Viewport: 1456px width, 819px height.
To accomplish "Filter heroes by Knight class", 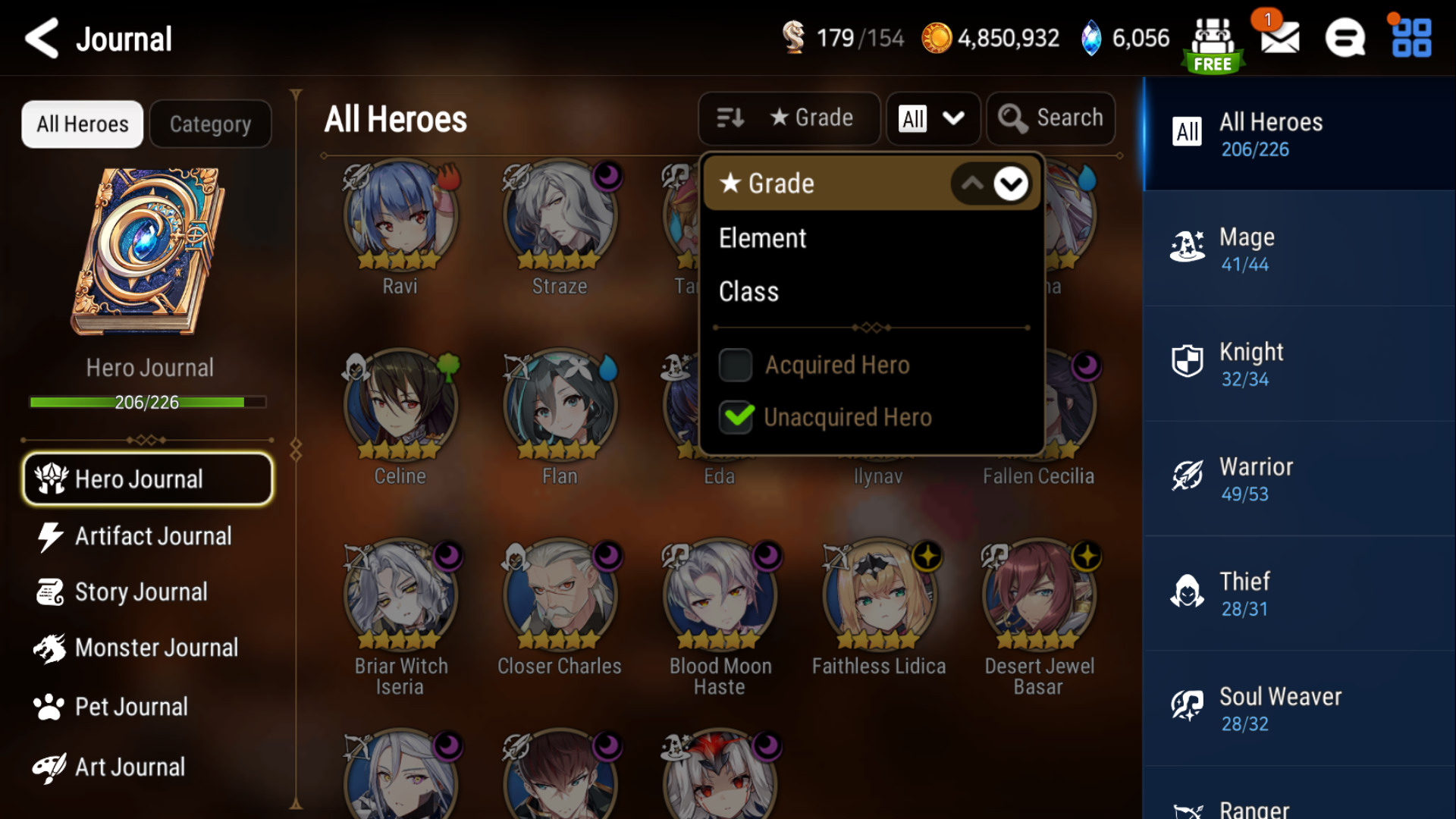I will (x=1298, y=364).
